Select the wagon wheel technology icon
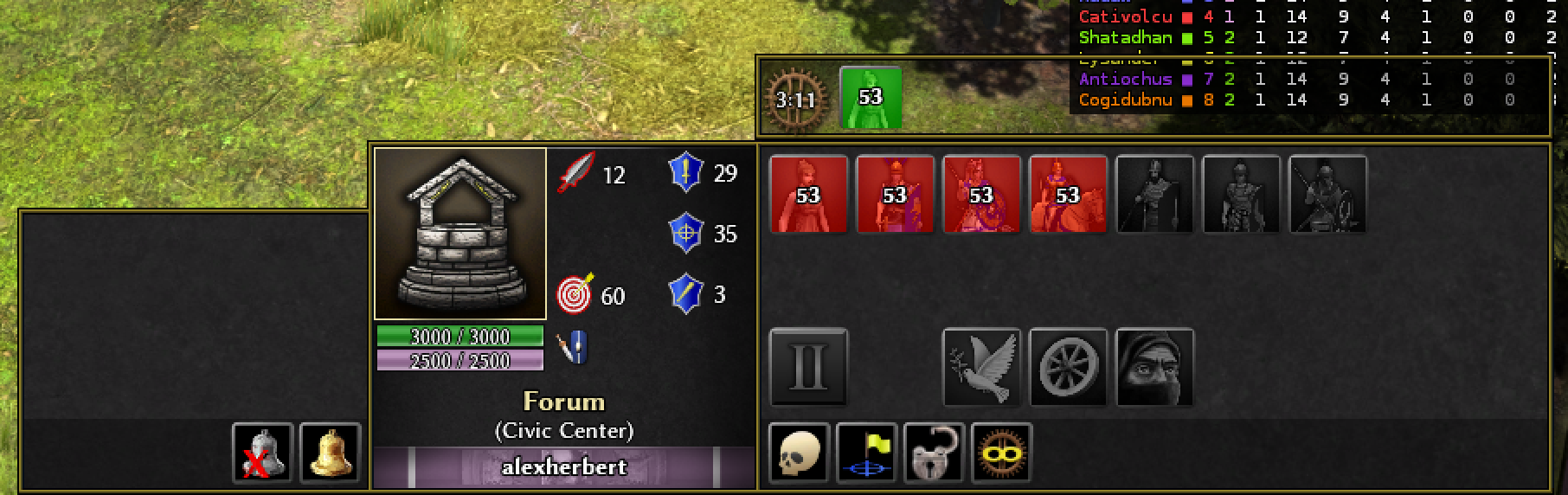This screenshot has height=495, width=1568. coord(1068,367)
